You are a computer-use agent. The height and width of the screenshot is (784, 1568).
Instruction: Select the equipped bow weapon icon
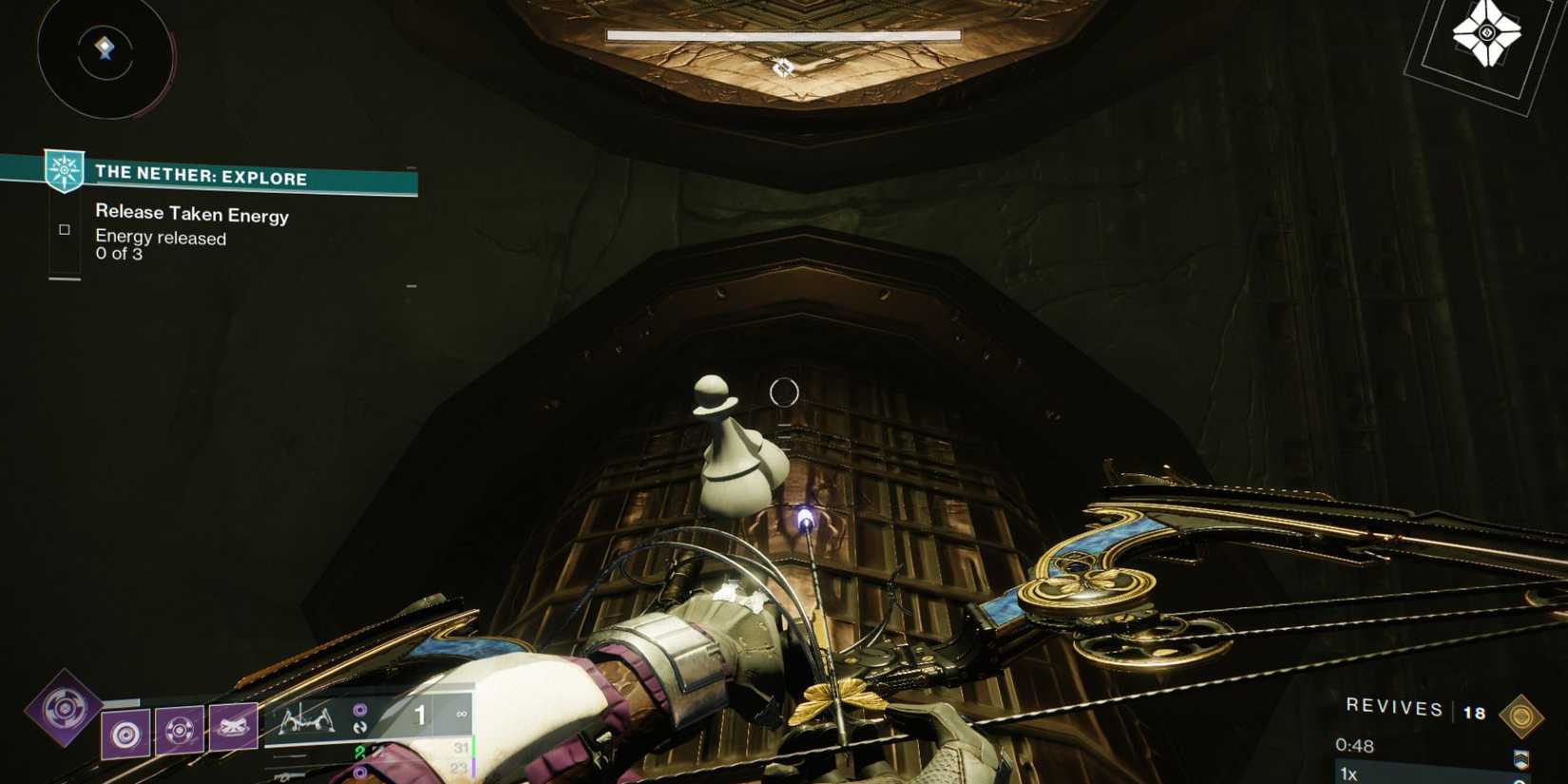point(308,720)
